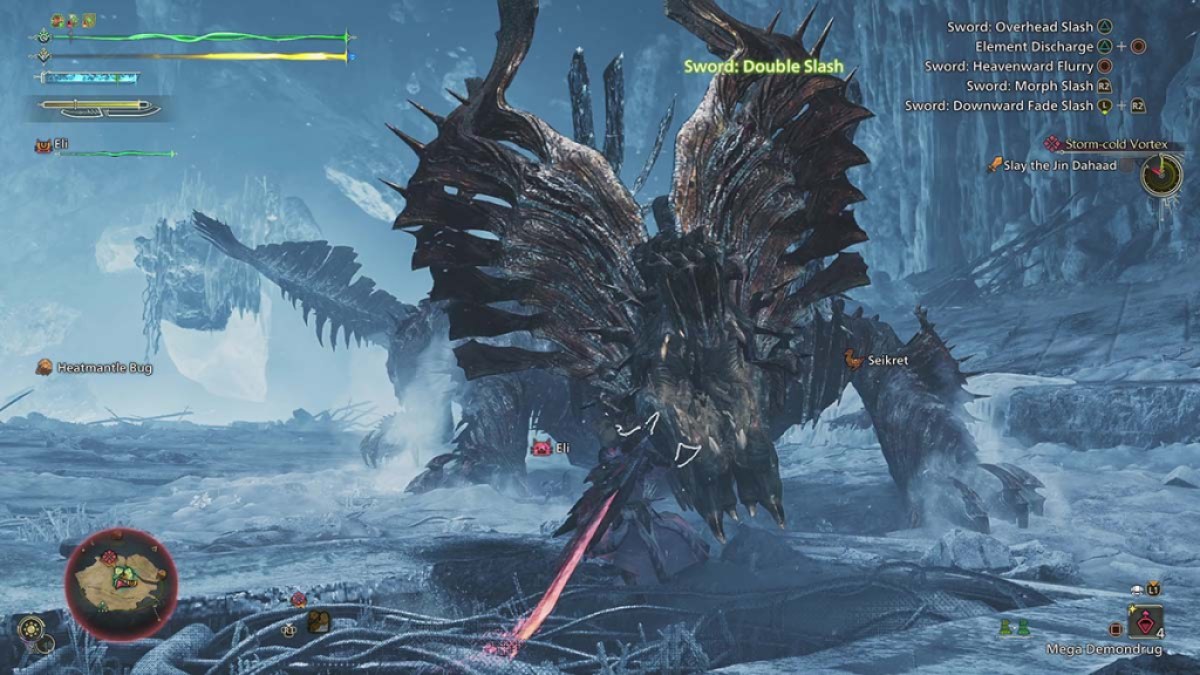Image resolution: width=1200 pixels, height=675 pixels.
Task: Click the red monster icon on minimap
Action: point(110,557)
